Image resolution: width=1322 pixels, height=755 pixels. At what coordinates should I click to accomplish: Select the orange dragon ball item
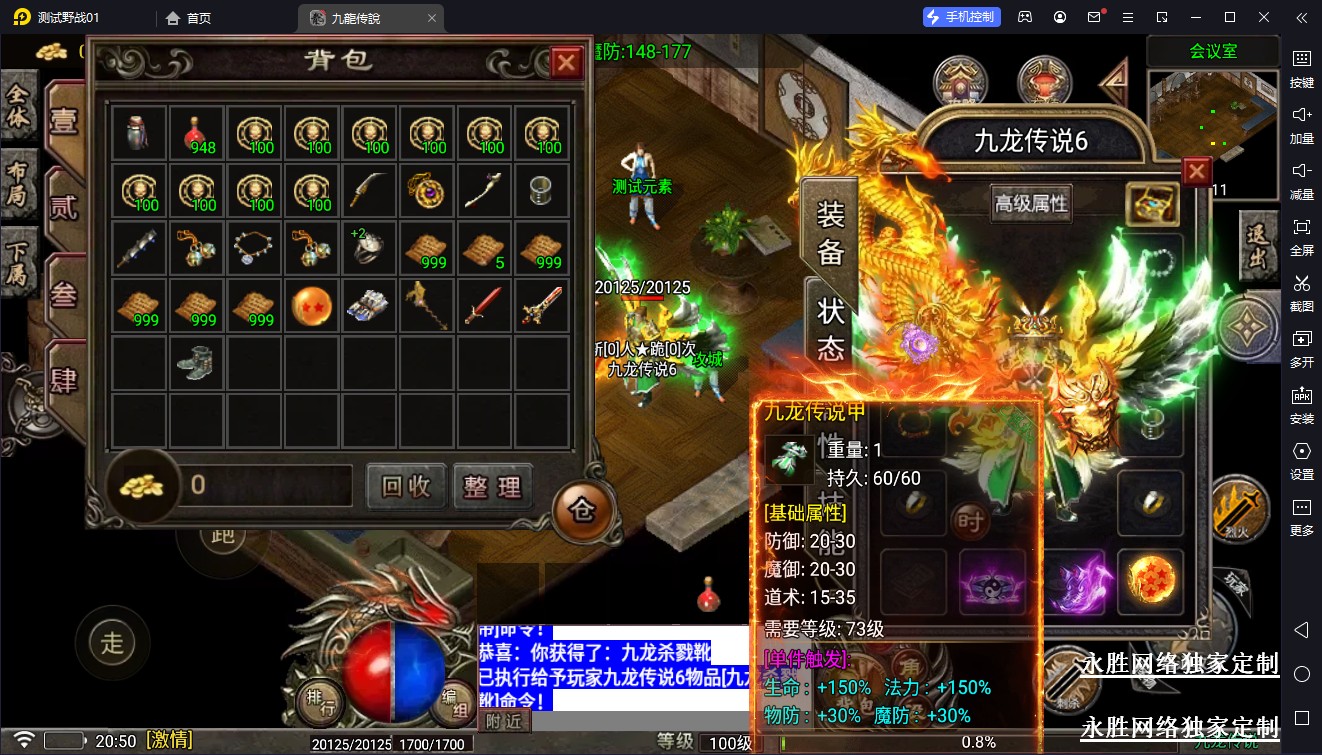point(312,306)
